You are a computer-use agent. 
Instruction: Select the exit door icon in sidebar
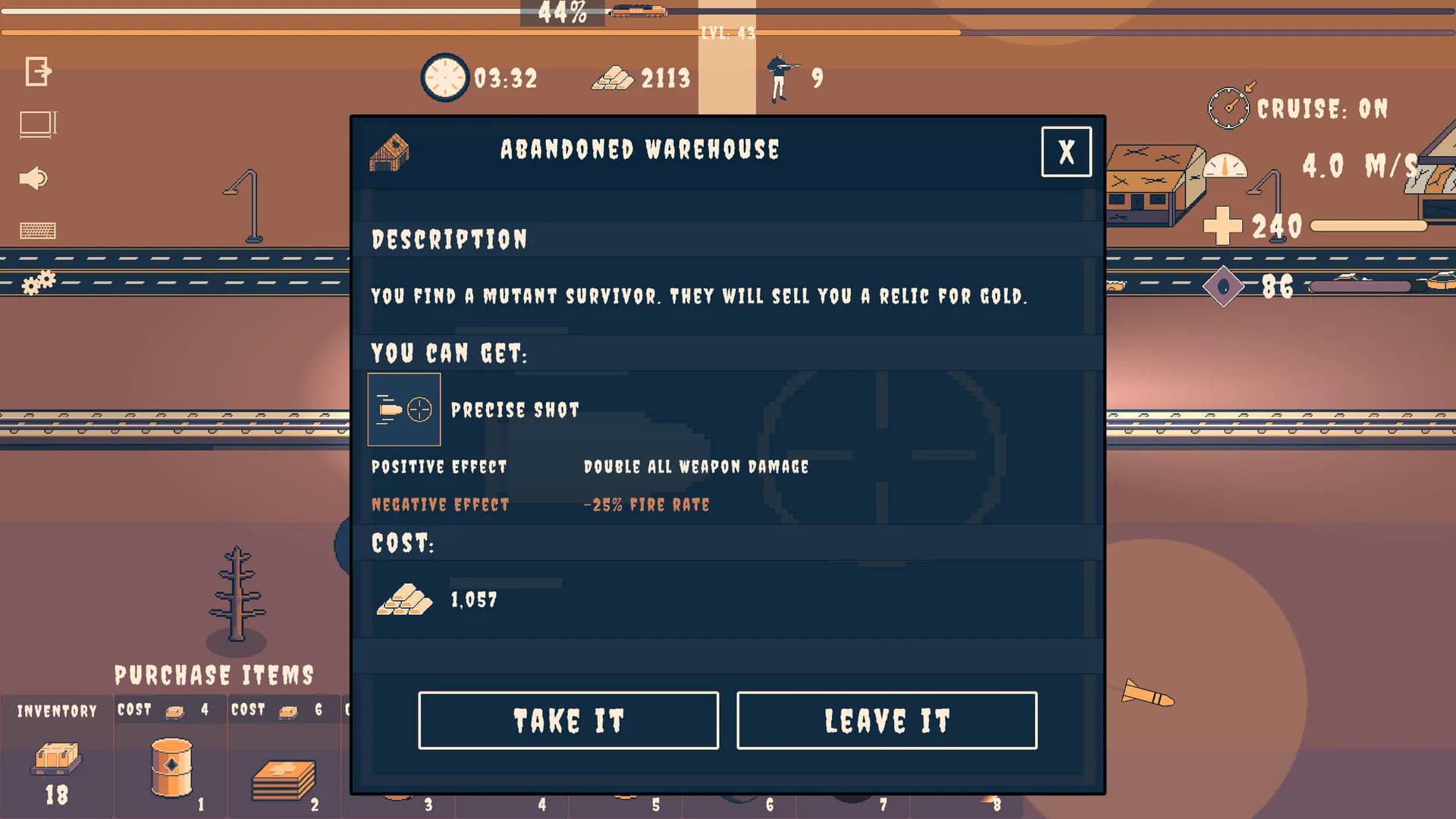[x=38, y=72]
